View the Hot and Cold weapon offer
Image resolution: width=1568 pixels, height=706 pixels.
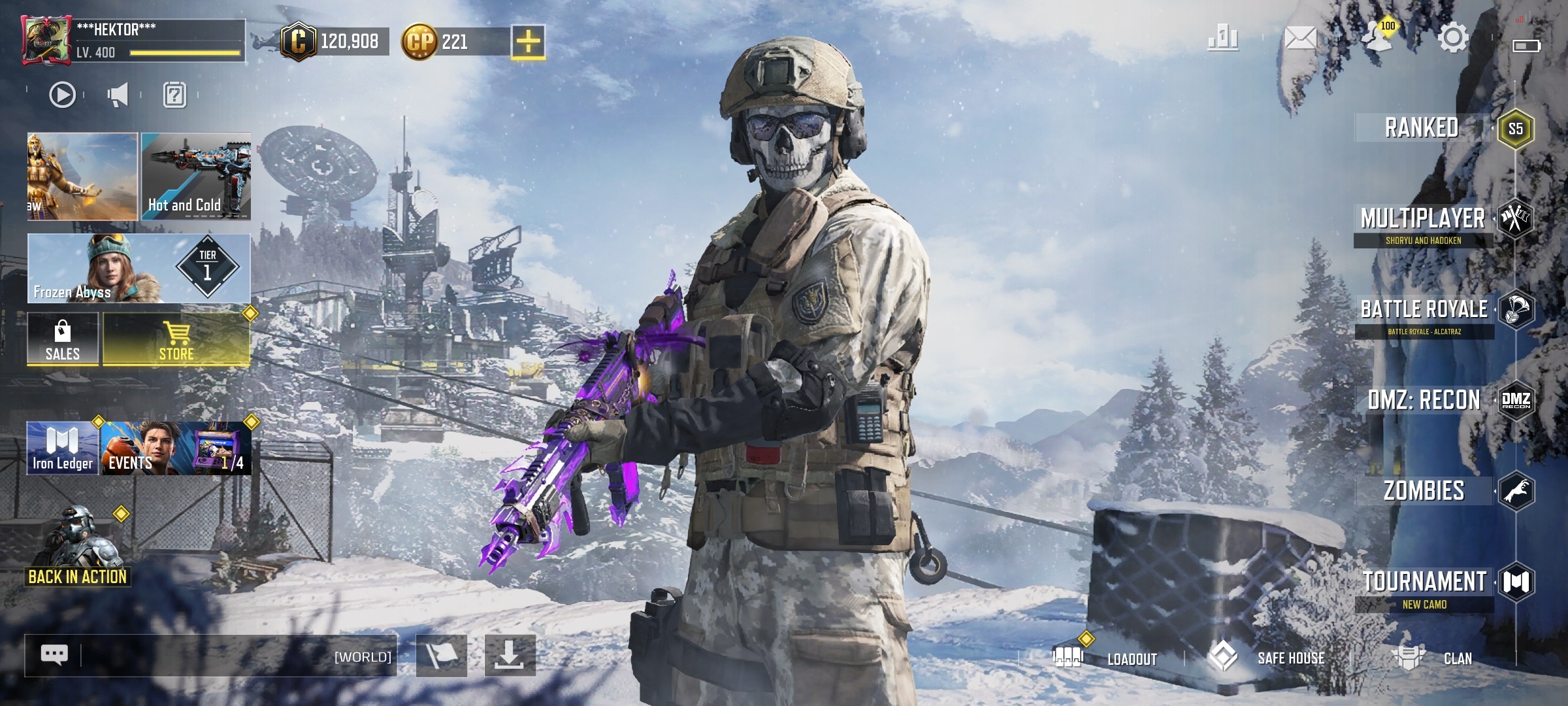(x=196, y=176)
